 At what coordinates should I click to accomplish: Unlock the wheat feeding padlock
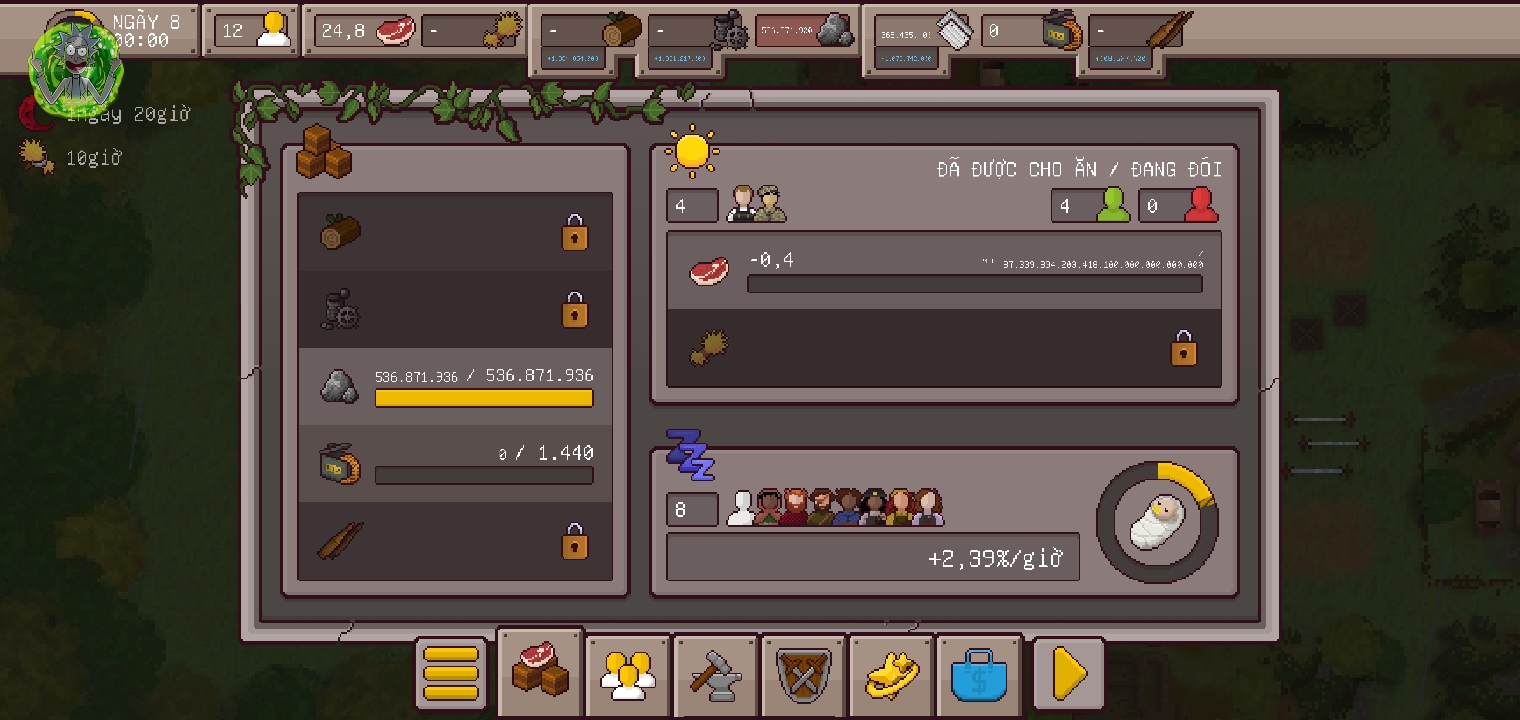1184,348
